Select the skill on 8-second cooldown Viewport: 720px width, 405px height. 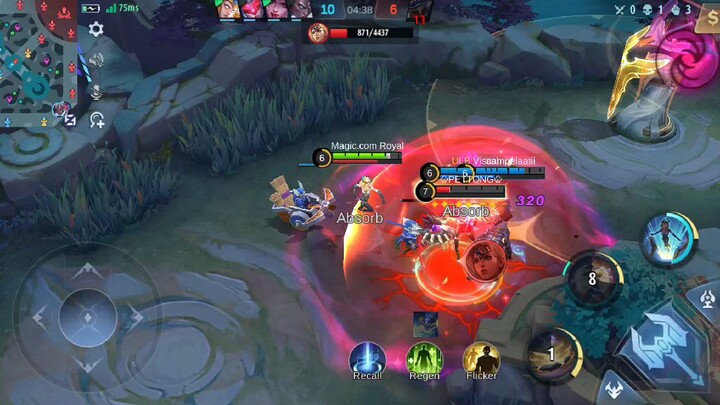(592, 279)
